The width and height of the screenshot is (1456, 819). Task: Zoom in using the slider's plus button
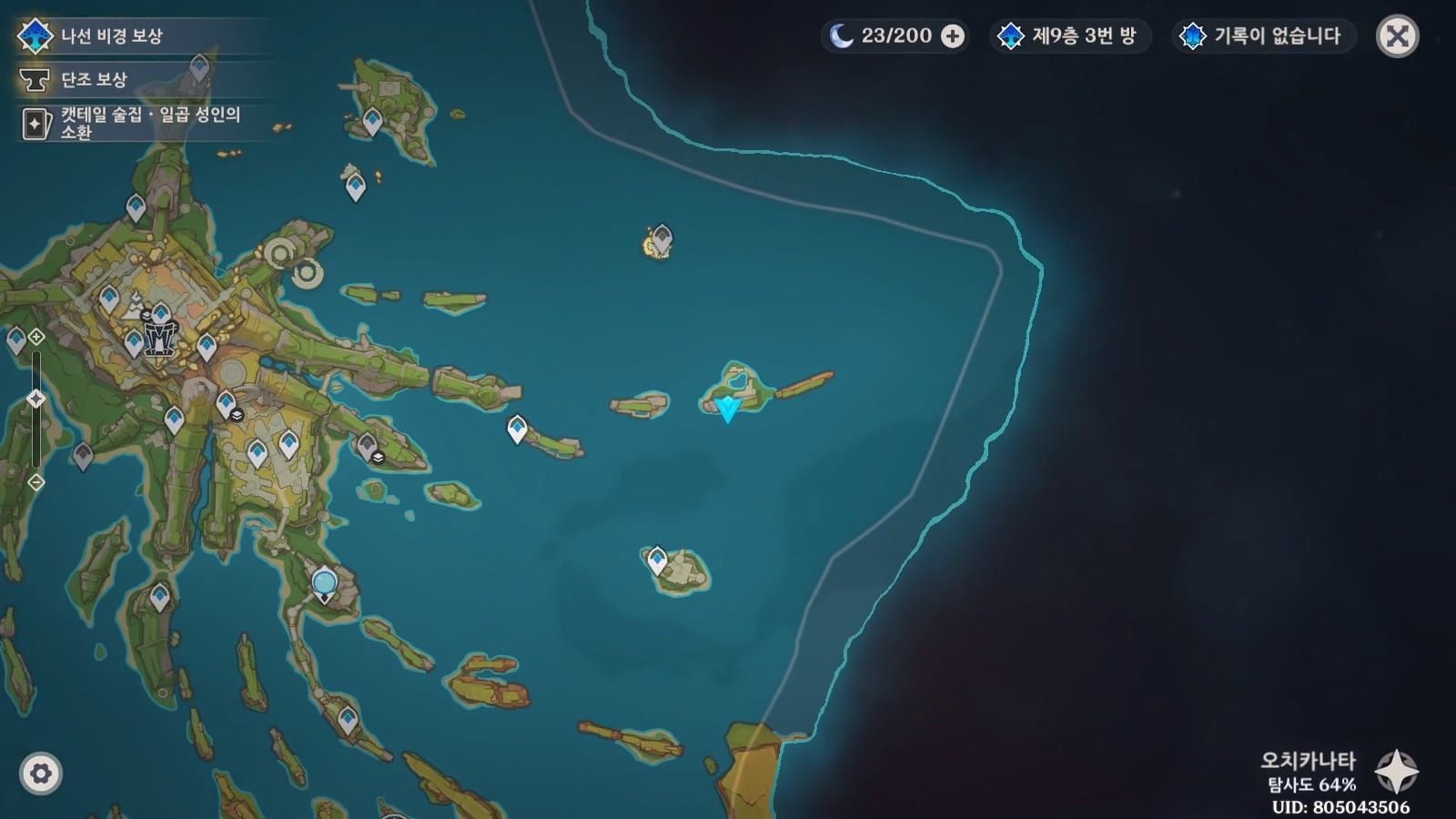pos(36,338)
